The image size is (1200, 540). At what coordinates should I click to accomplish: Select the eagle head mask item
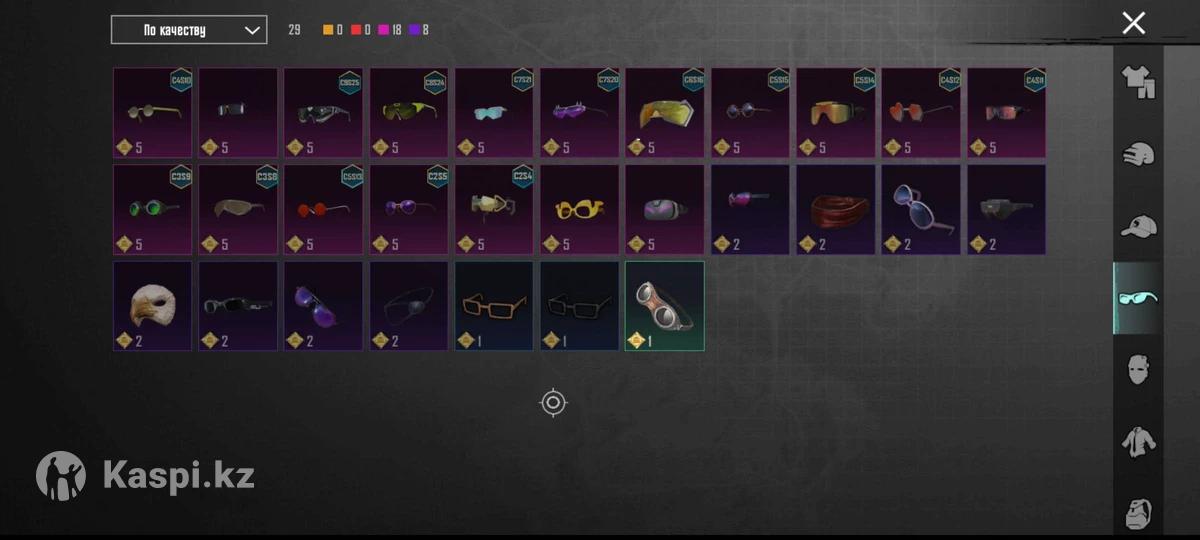[152, 305]
